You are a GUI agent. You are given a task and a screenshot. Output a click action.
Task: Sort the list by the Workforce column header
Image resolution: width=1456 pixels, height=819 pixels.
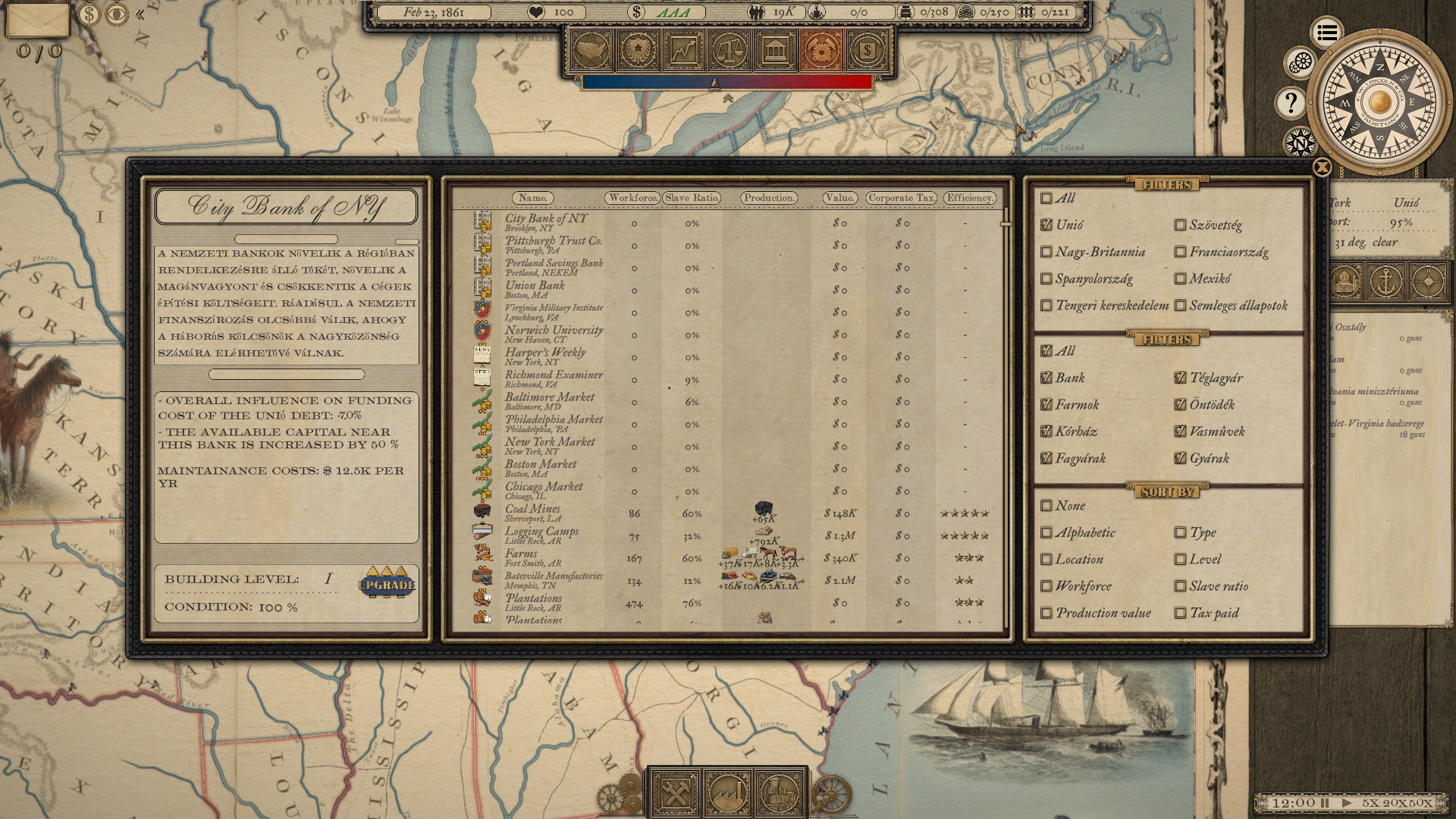pos(632,198)
